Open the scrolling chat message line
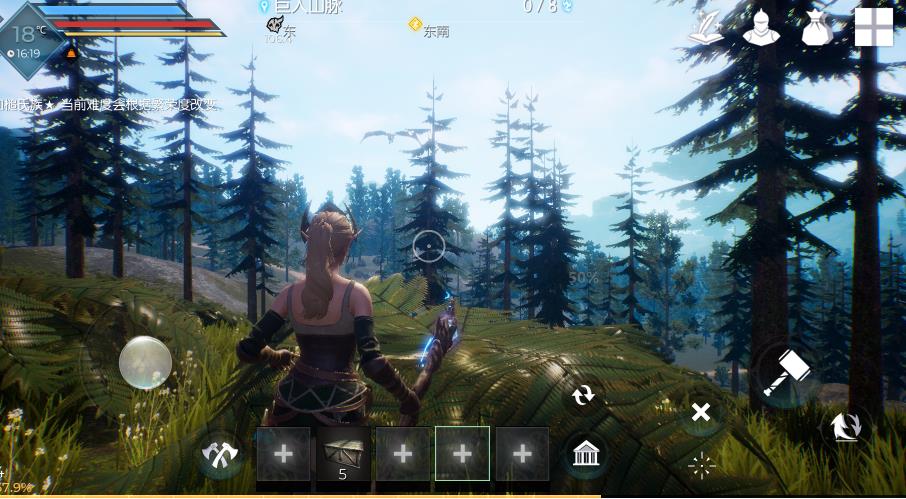The width and height of the screenshot is (906, 499). point(108,104)
